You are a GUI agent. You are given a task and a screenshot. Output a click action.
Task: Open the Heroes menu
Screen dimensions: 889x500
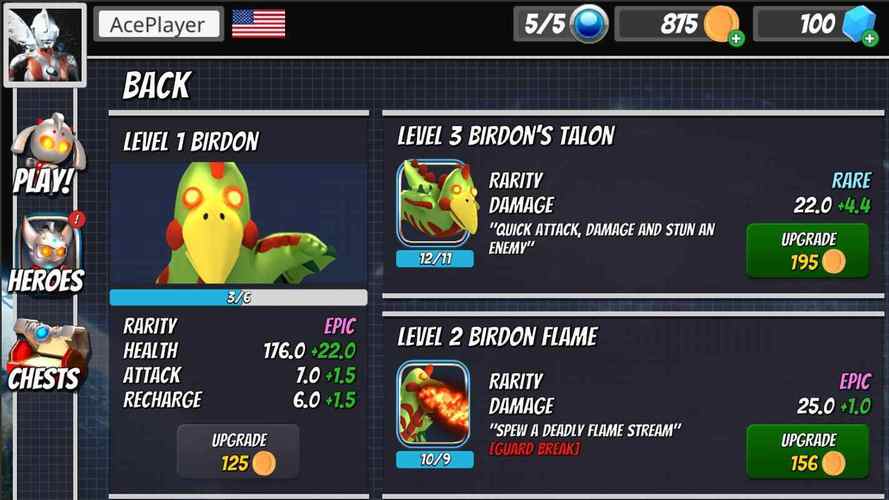click(45, 255)
